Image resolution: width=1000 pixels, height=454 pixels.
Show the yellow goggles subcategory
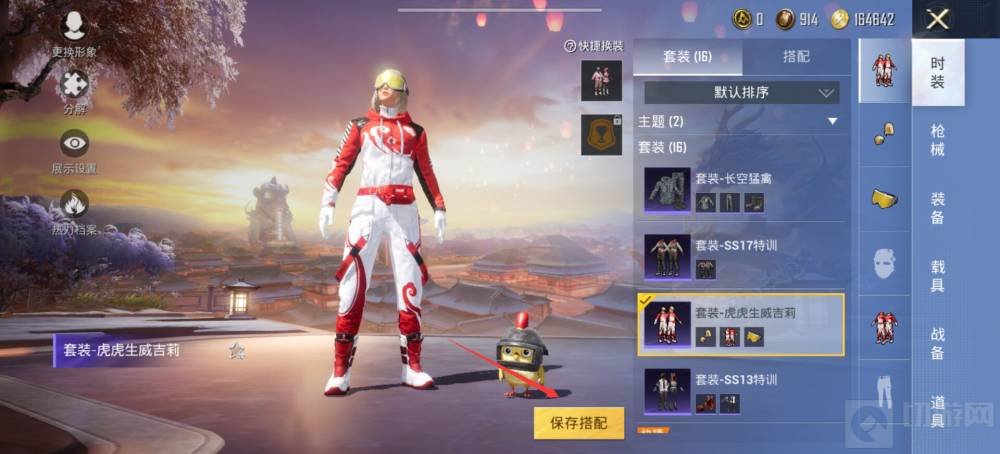coord(884,198)
